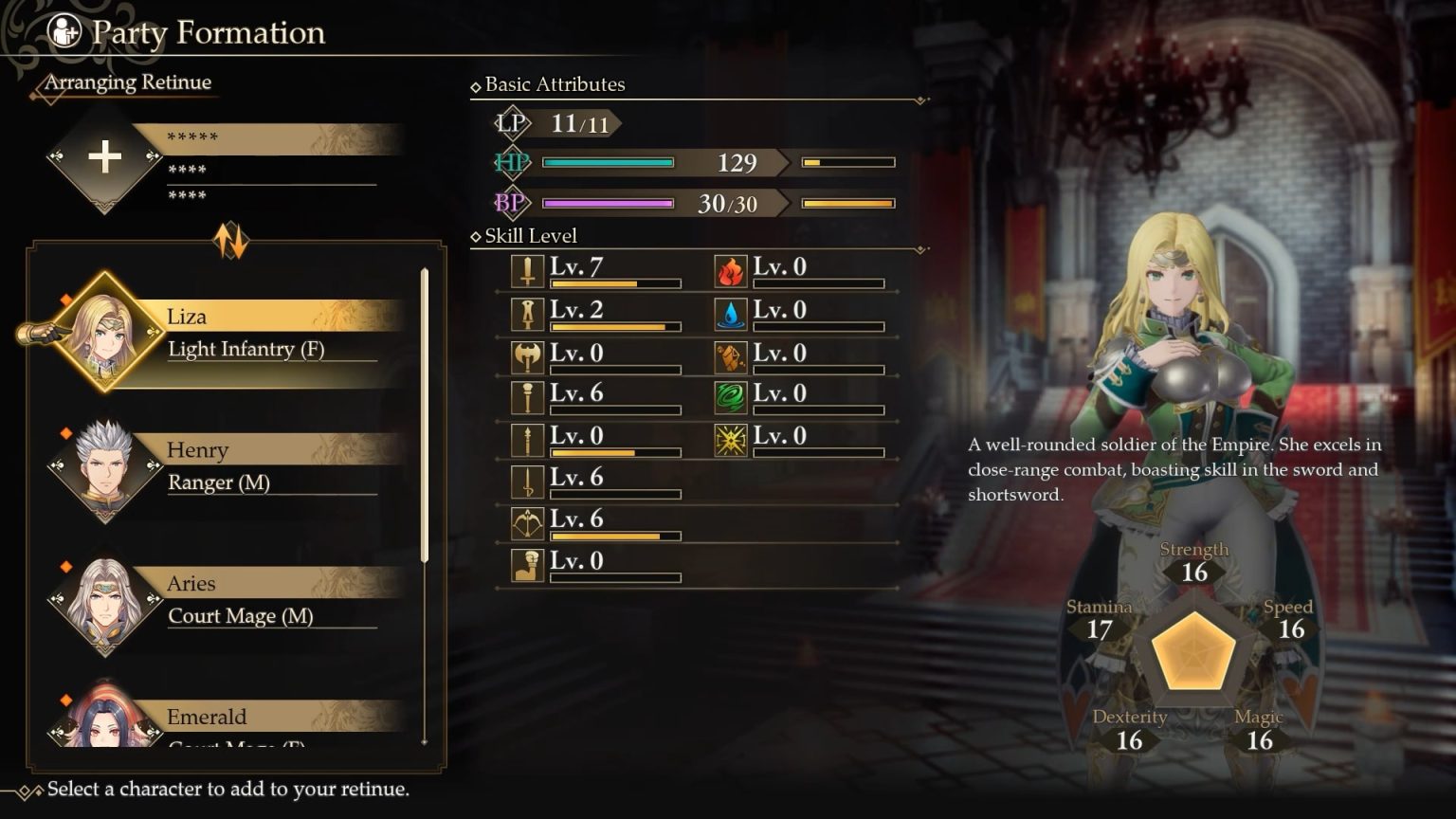1456x819 pixels.
Task: Select the sword skill icon
Action: tap(527, 270)
